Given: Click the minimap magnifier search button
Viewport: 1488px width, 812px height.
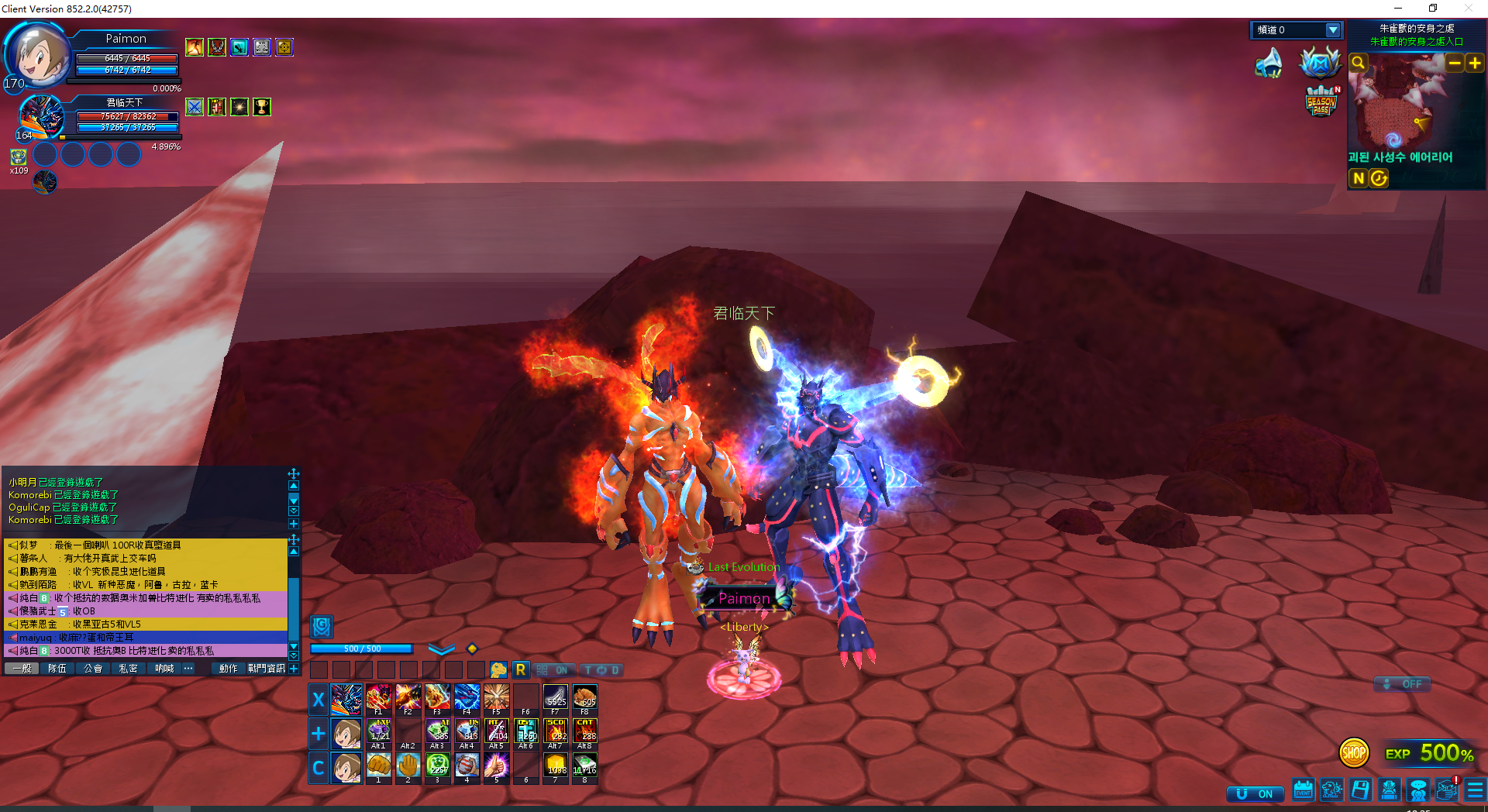Looking at the screenshot, I should (x=1359, y=63).
